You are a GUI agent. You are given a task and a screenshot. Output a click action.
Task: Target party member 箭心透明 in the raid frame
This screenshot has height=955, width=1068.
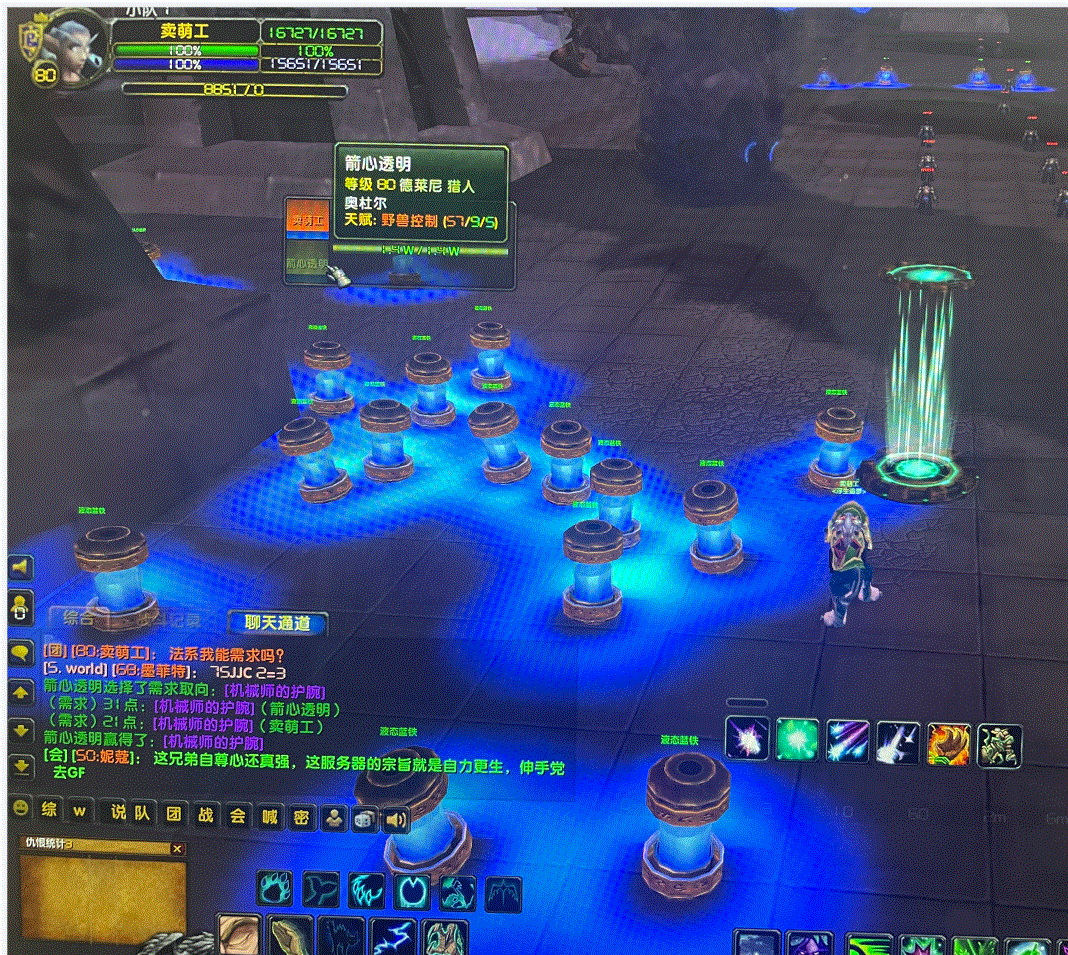[307, 264]
